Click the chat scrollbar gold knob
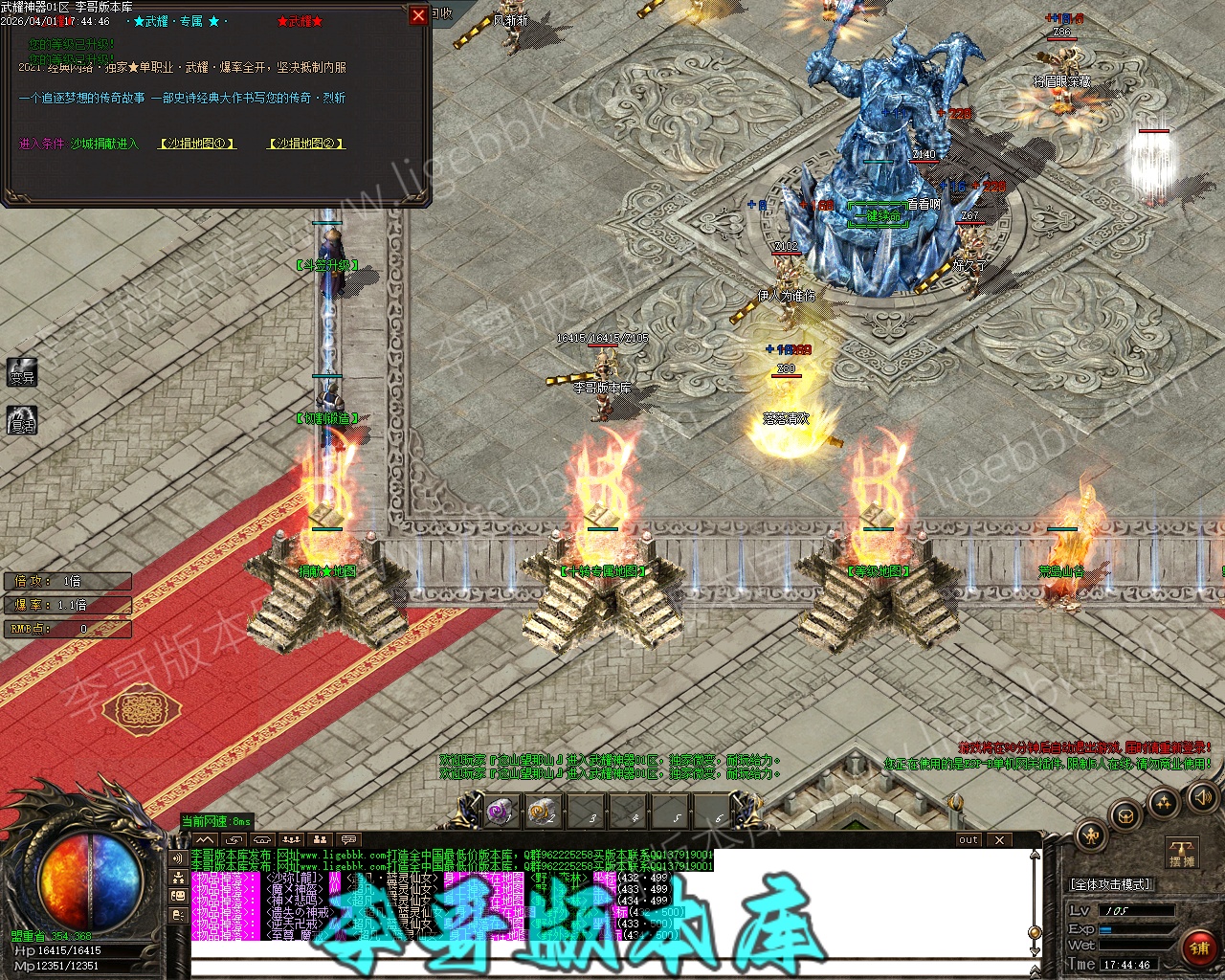Viewport: 1225px width, 980px height. click(x=1034, y=931)
